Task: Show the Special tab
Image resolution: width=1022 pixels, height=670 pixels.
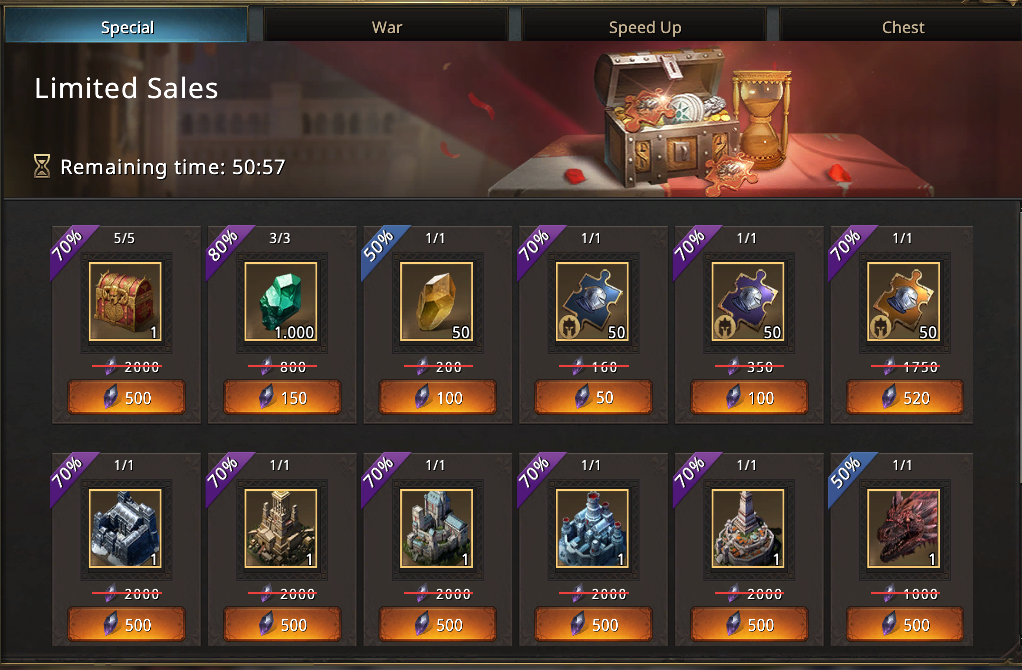Action: click(x=127, y=27)
